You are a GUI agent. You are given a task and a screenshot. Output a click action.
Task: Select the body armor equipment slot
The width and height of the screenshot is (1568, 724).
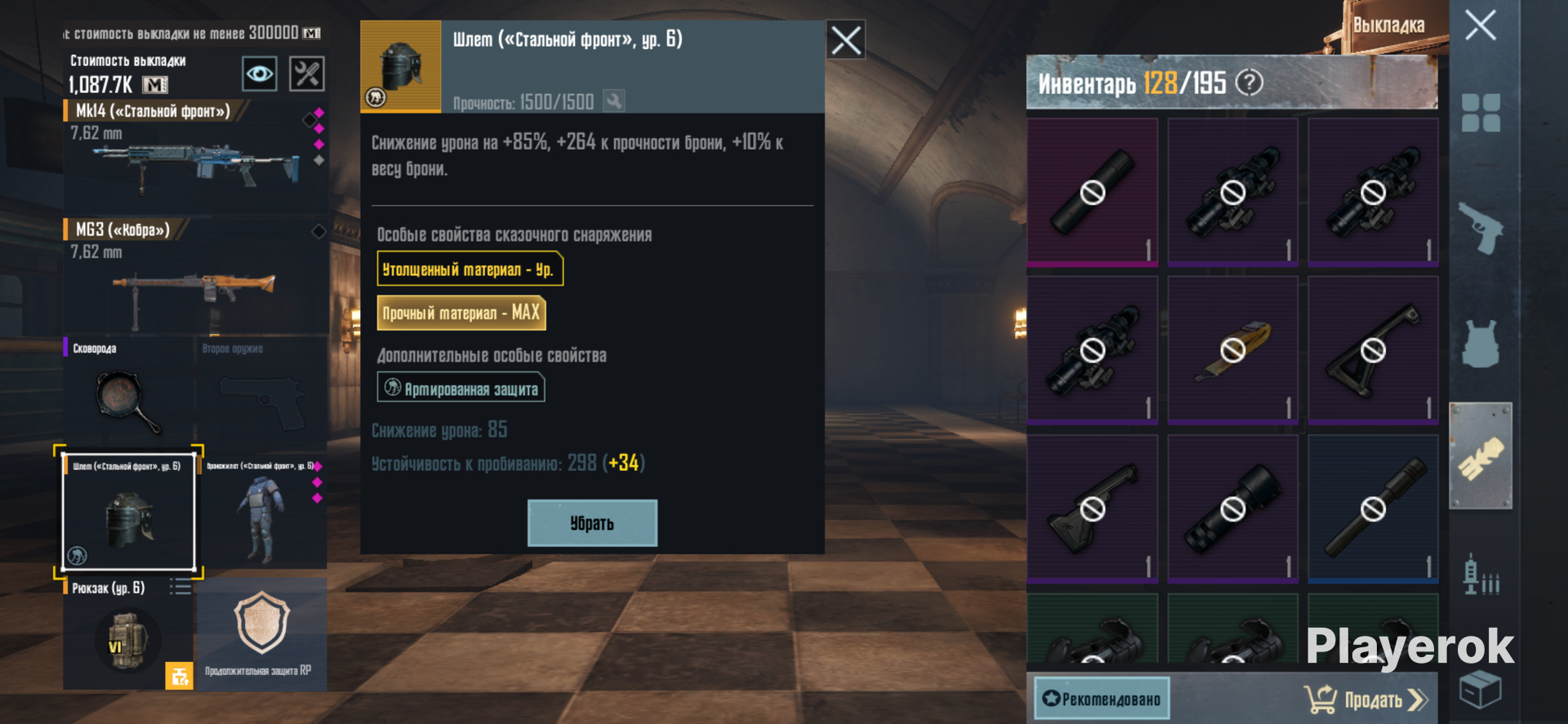(x=261, y=512)
